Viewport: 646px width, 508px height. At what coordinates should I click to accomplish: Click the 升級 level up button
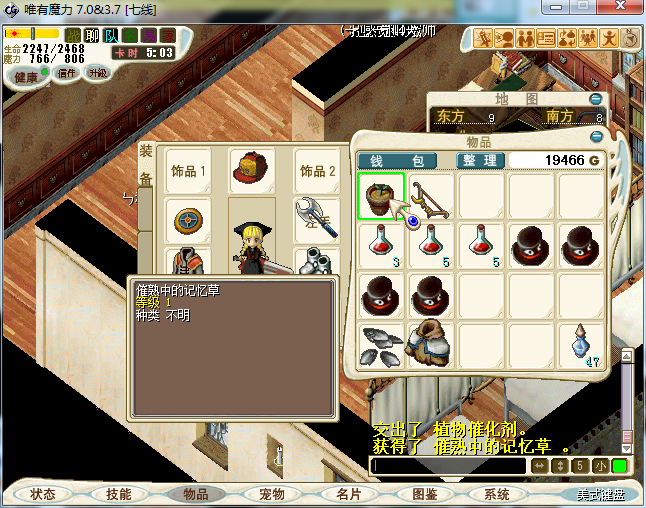coord(97,73)
